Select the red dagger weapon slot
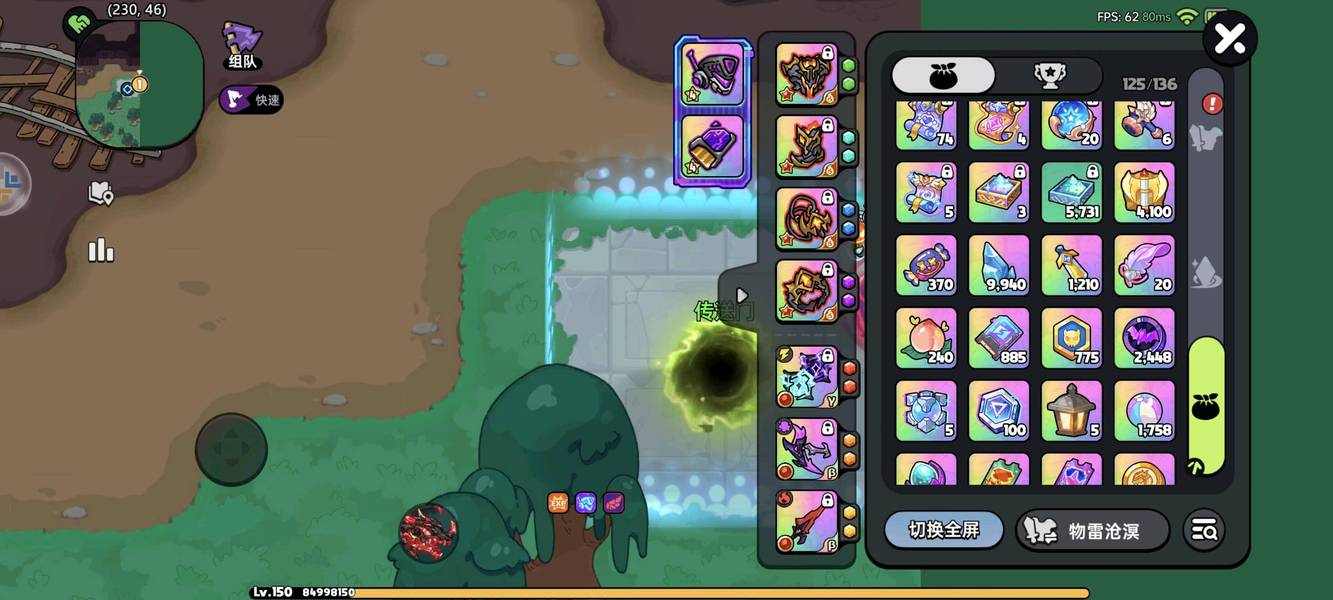The height and width of the screenshot is (600, 1333). 807,522
